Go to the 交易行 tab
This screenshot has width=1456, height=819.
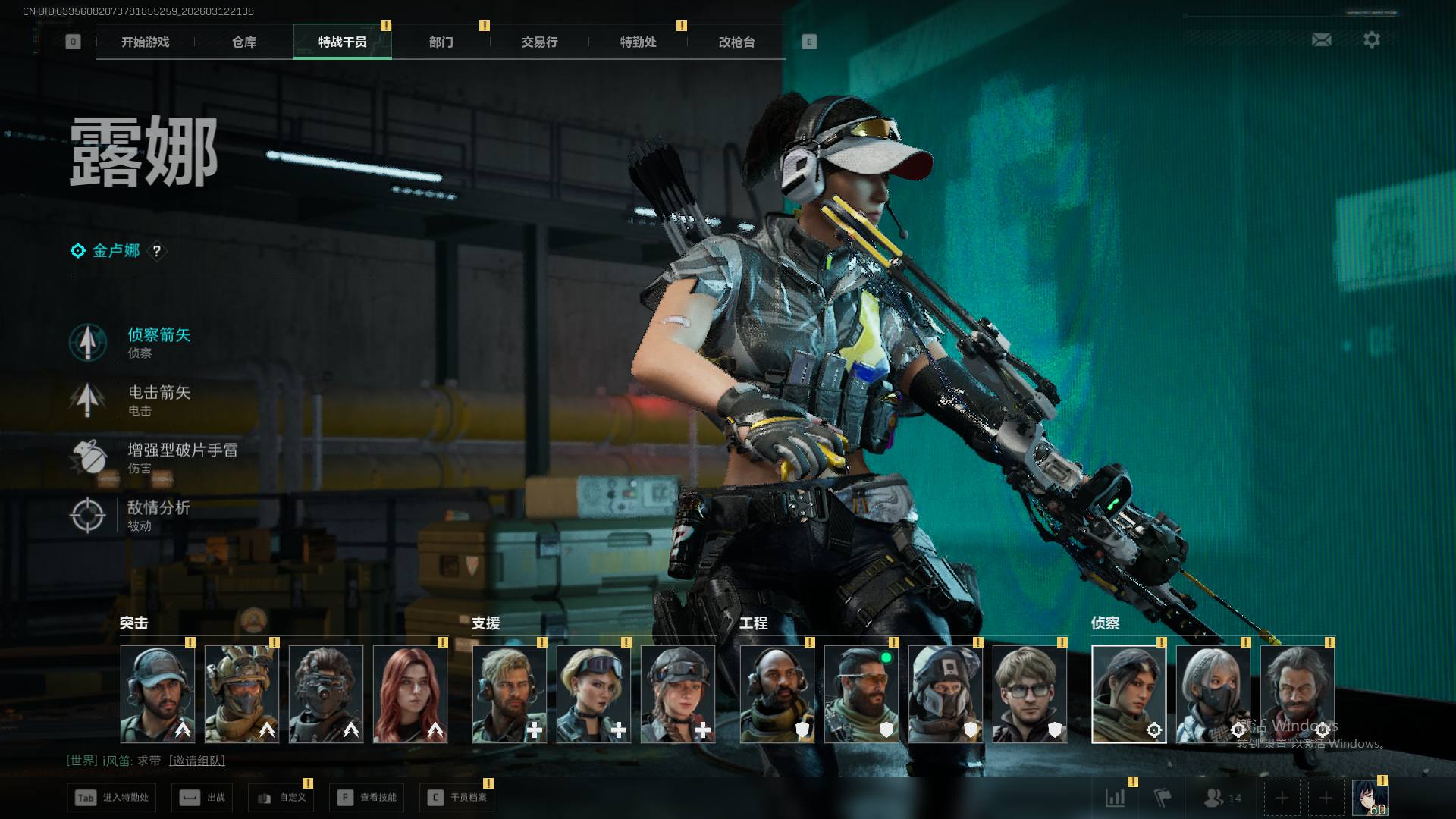click(x=539, y=42)
